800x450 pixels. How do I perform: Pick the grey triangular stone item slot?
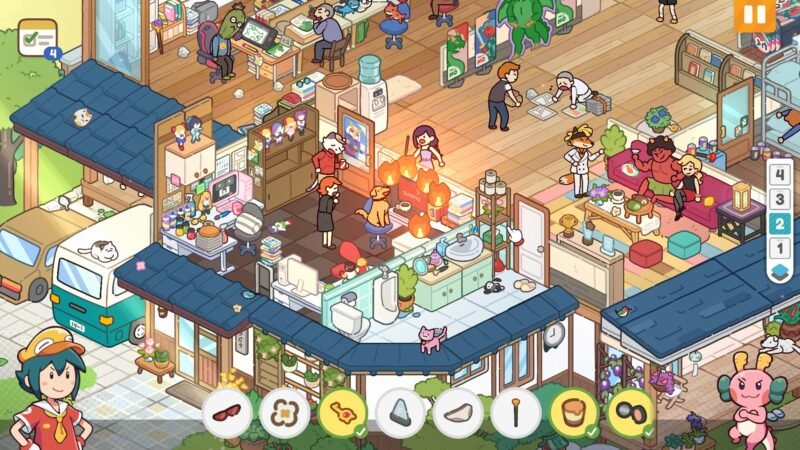tap(400, 413)
